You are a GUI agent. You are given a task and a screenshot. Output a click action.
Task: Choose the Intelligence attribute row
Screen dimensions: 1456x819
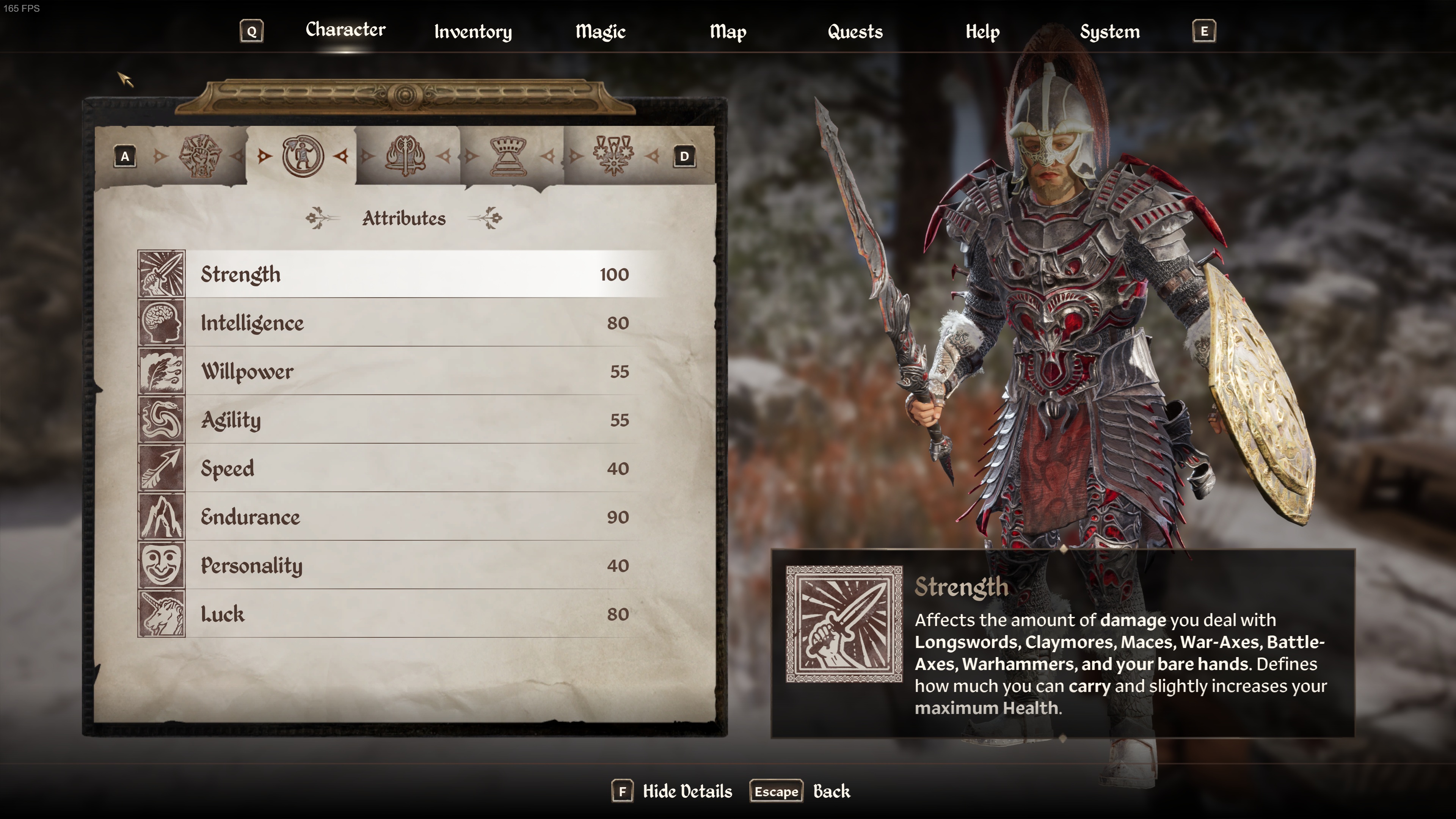coord(414,323)
